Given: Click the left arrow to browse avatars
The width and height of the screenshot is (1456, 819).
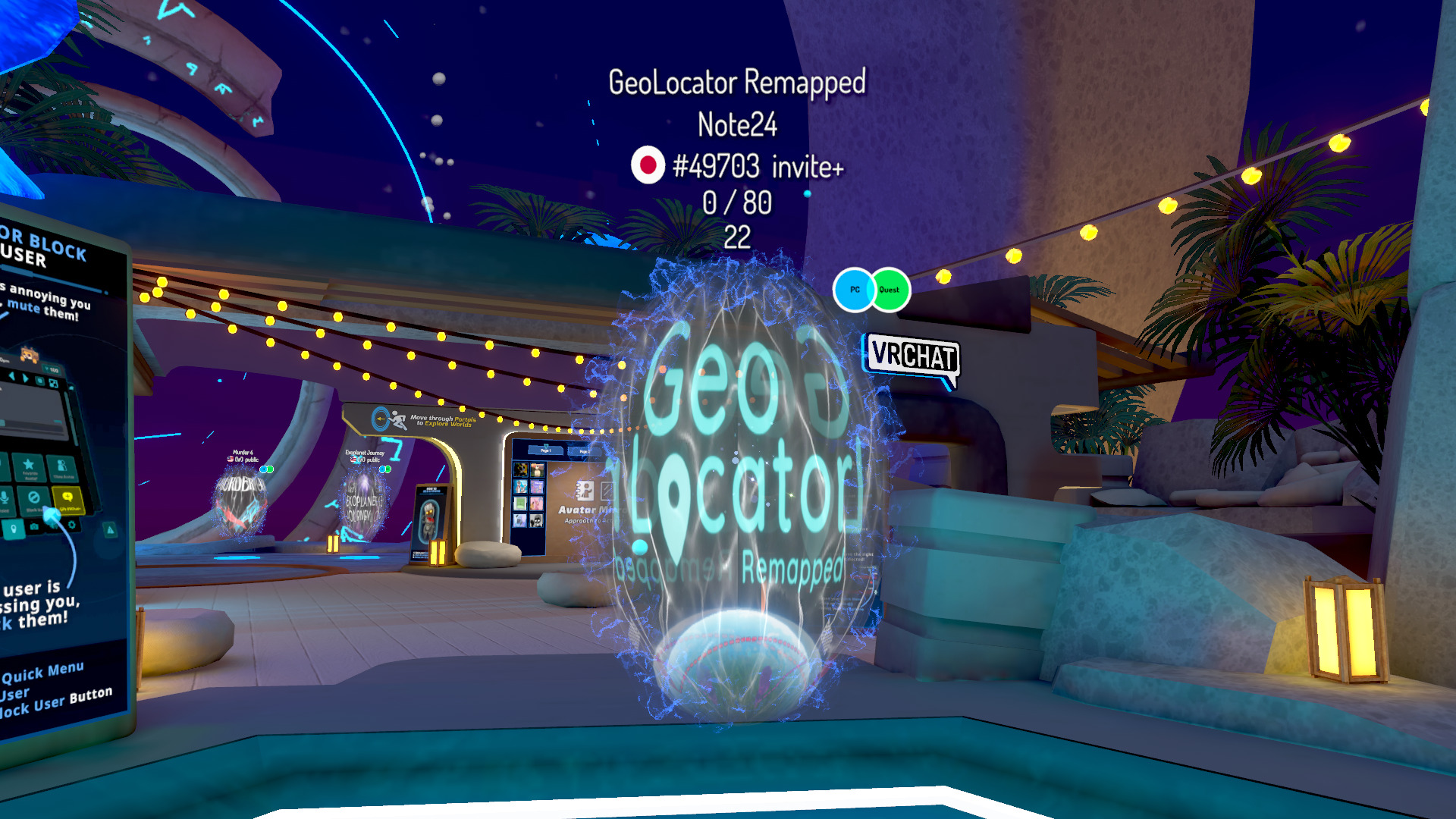Looking at the screenshot, I should click(x=12, y=375).
